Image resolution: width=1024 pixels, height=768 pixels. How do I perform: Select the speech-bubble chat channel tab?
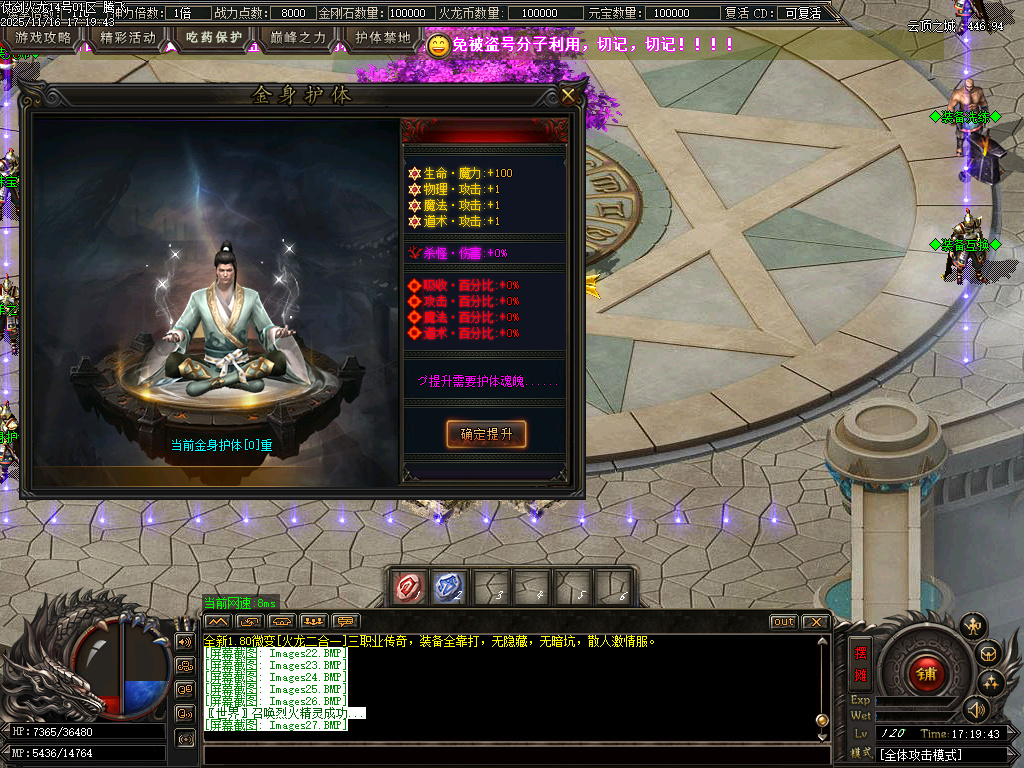tap(346, 622)
